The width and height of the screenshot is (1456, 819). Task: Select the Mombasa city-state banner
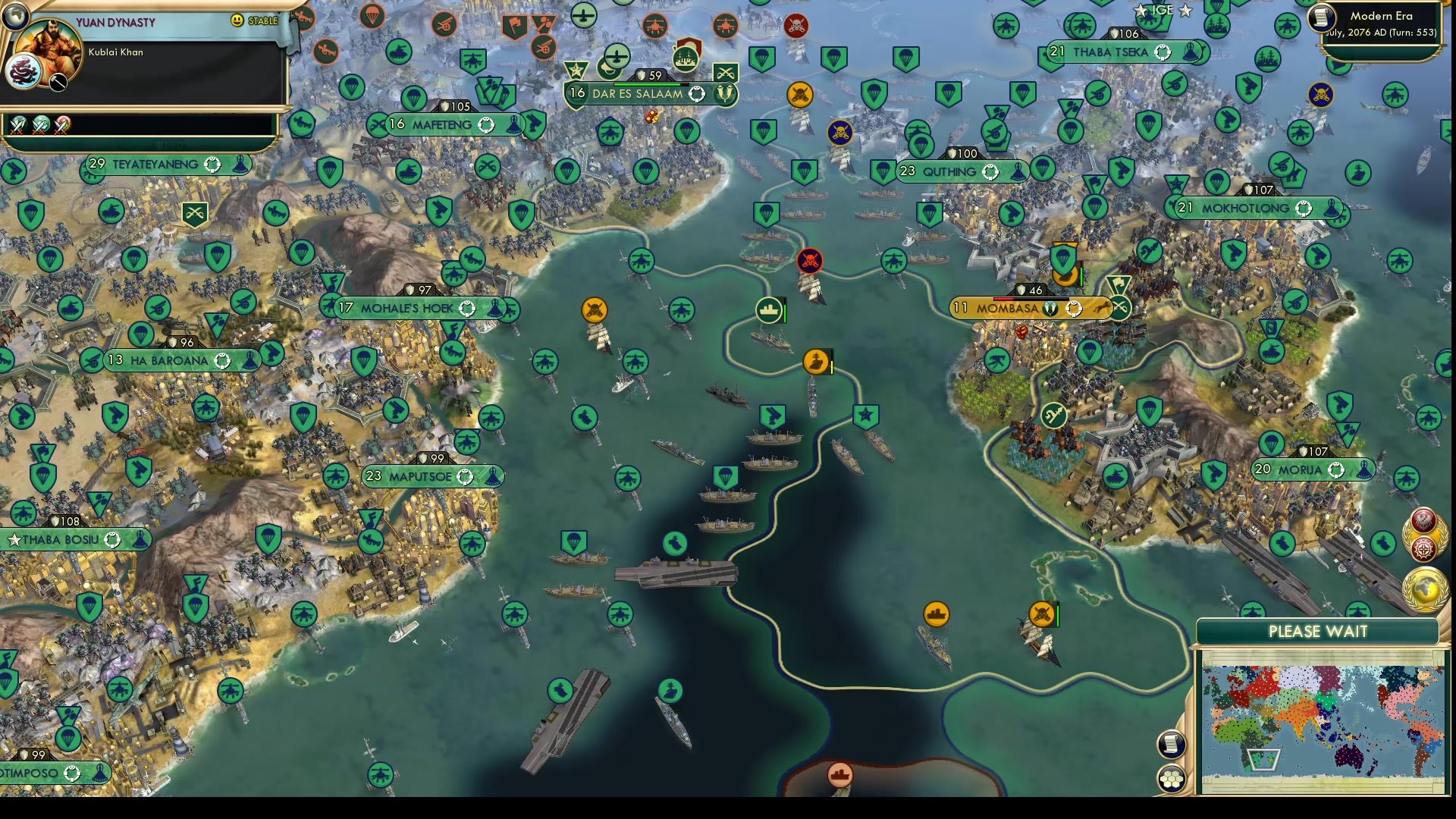[x=1009, y=309]
